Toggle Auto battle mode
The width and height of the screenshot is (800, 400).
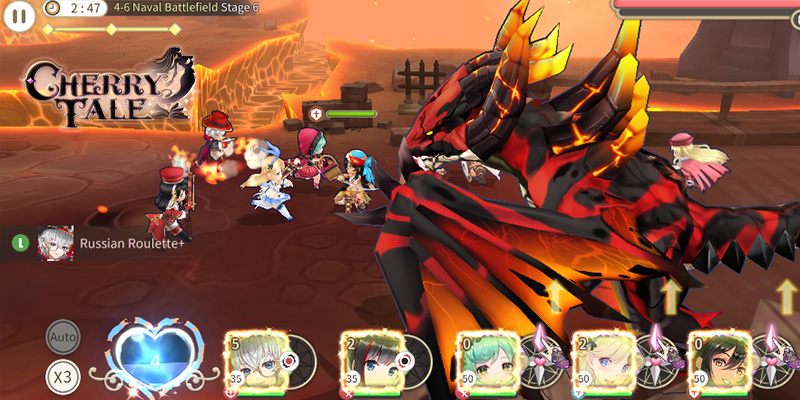coord(62,338)
